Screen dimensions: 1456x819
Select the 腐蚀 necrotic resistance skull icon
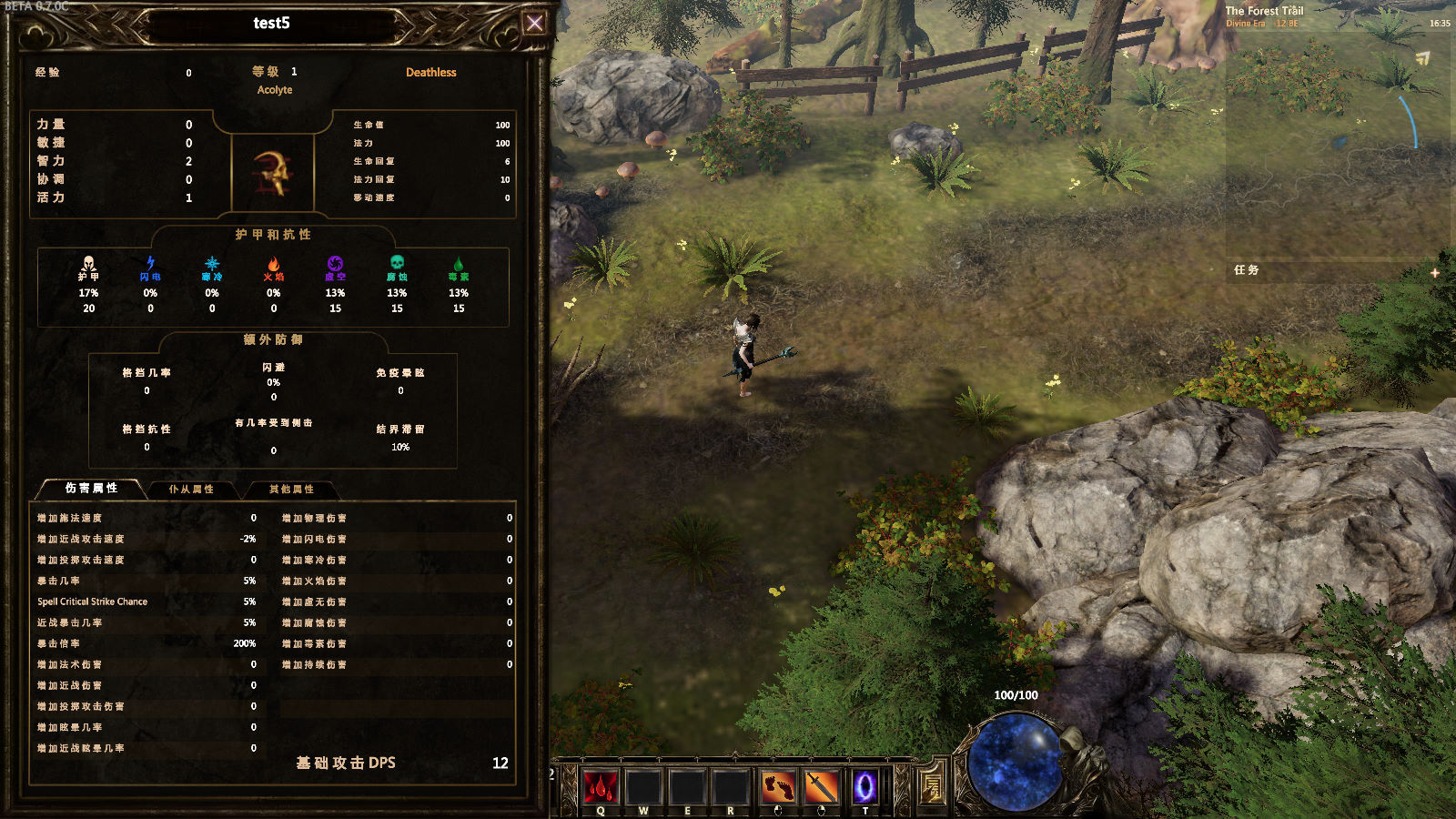click(397, 264)
